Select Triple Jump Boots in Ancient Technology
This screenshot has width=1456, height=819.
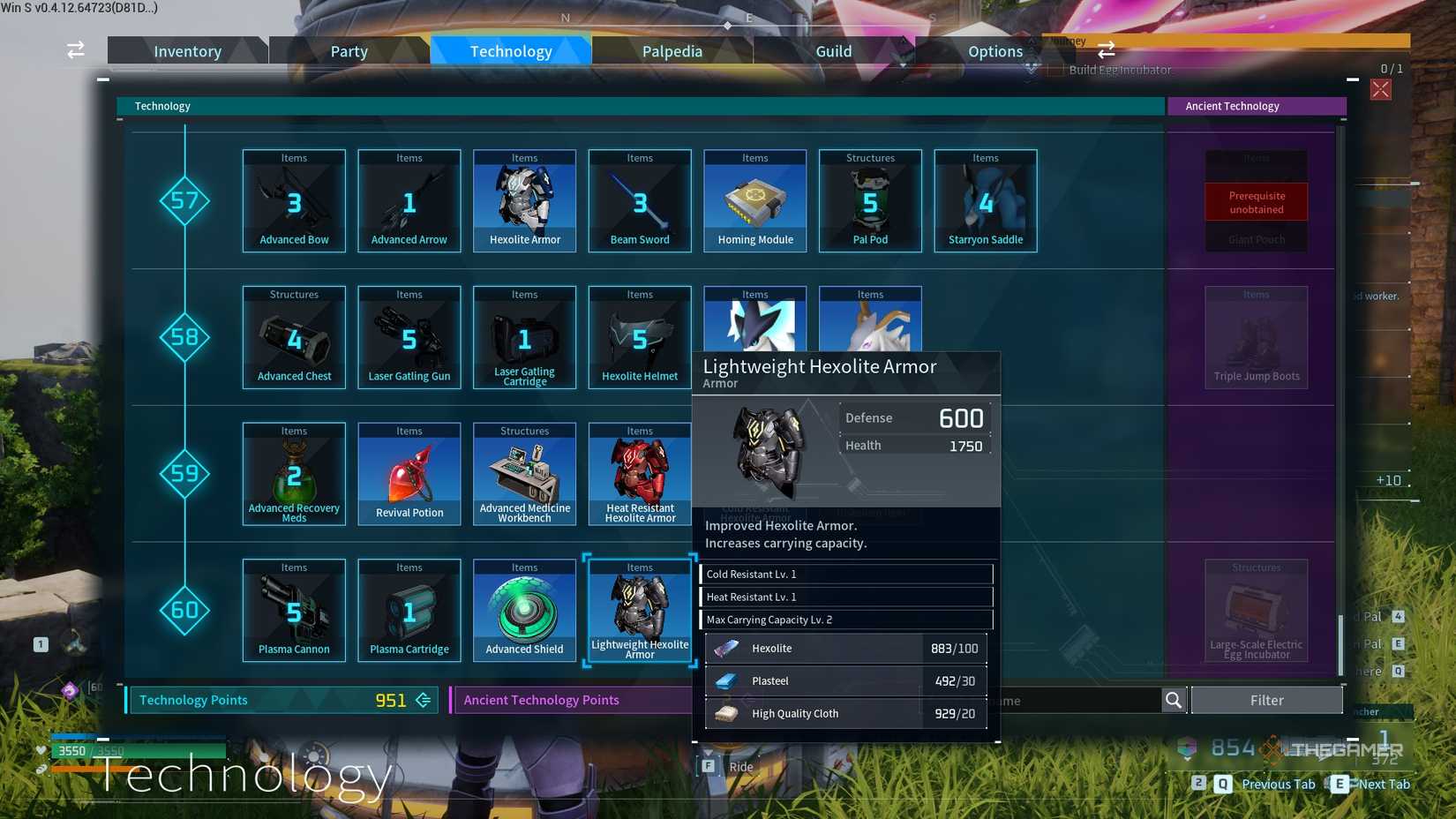[x=1256, y=337]
